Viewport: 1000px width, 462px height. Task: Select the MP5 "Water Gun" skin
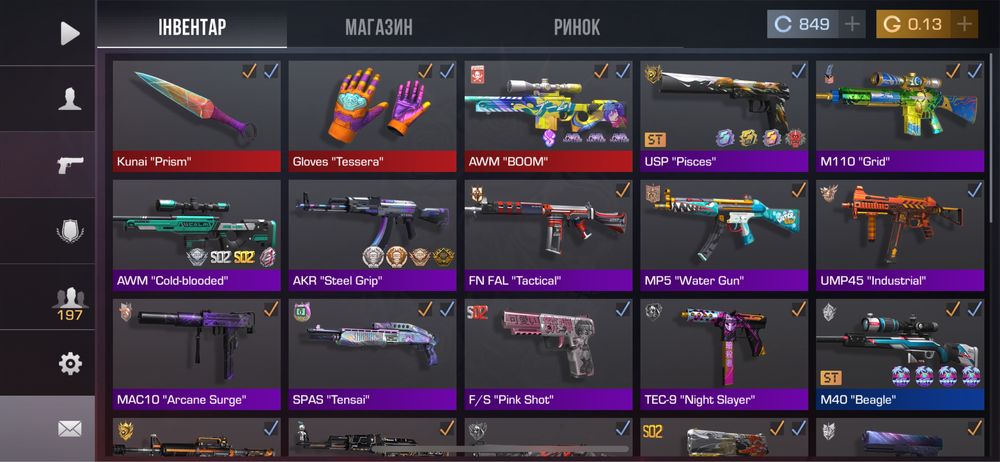(724, 235)
